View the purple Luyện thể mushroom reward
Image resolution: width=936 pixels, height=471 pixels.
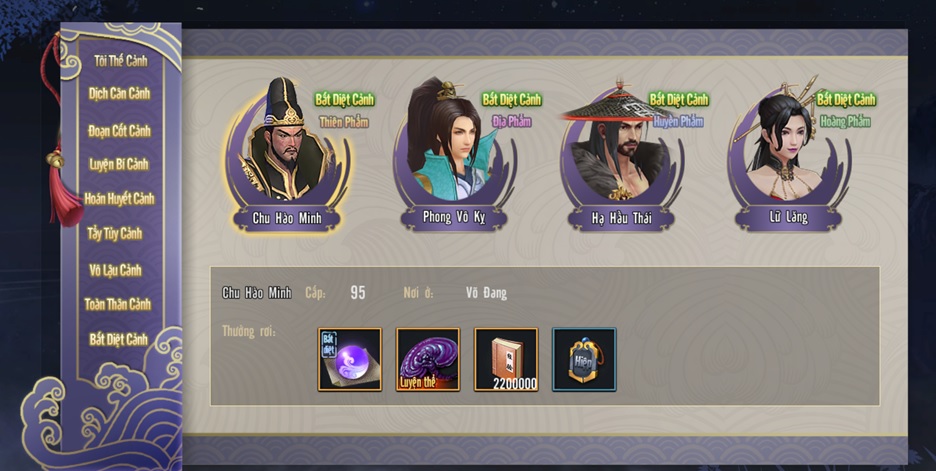[428, 359]
